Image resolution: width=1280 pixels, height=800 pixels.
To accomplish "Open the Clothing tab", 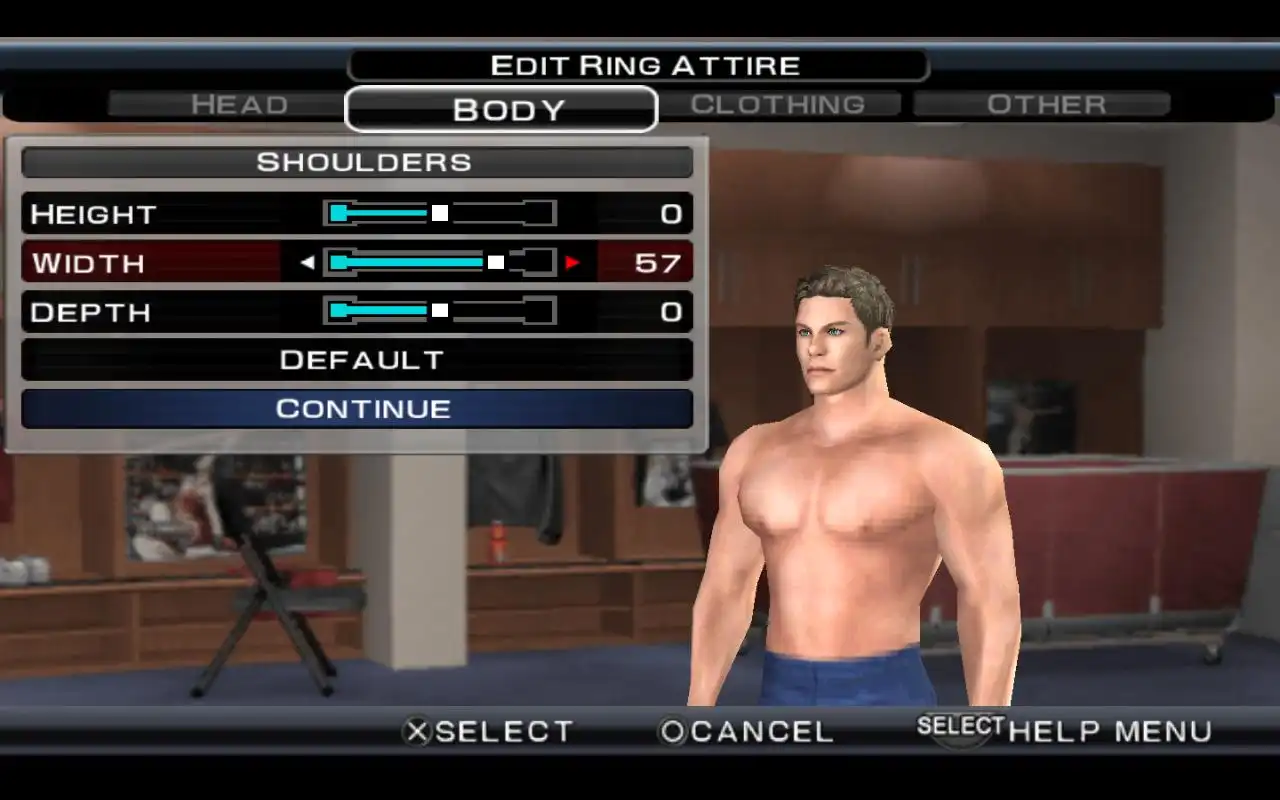I will pyautogui.click(x=778, y=104).
